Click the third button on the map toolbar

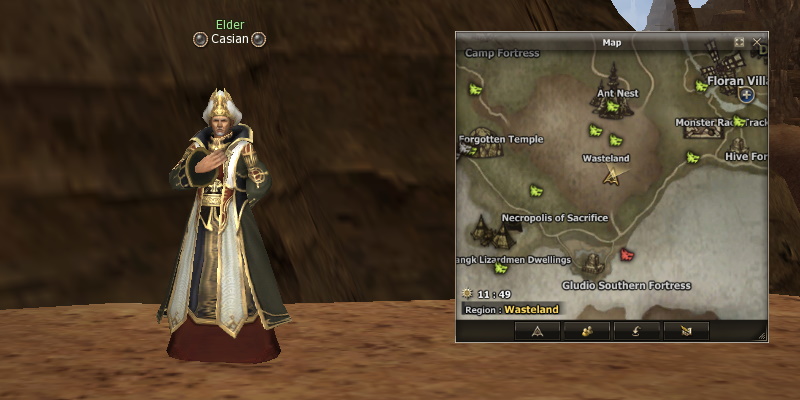pos(636,331)
